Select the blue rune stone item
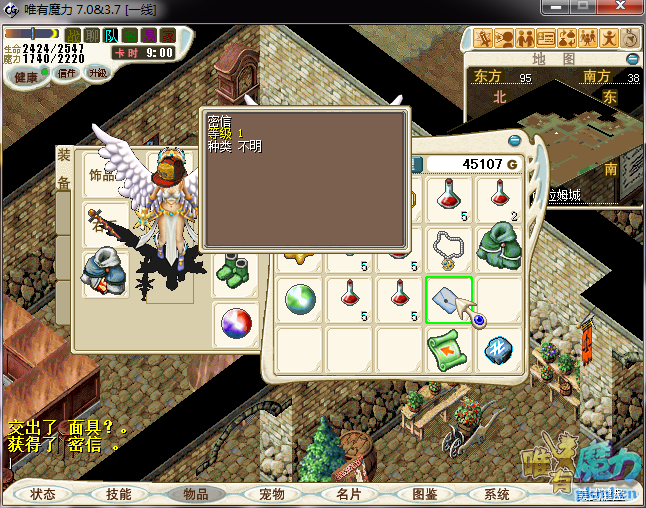This screenshot has width=646, height=508. coord(499,349)
